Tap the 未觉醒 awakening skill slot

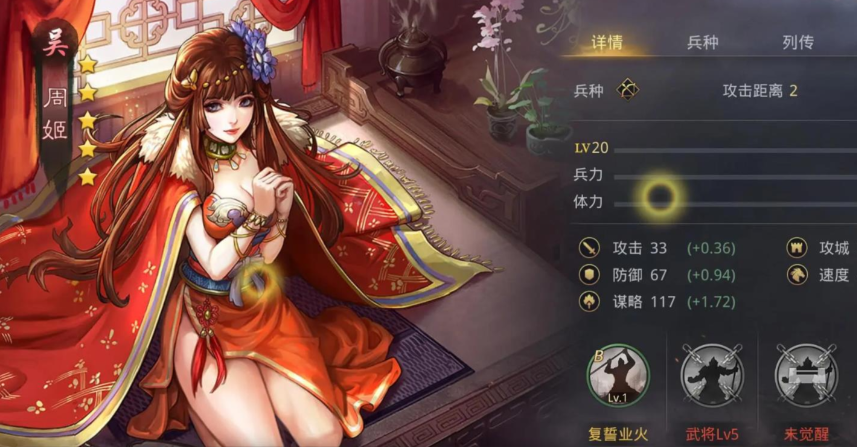point(807,373)
